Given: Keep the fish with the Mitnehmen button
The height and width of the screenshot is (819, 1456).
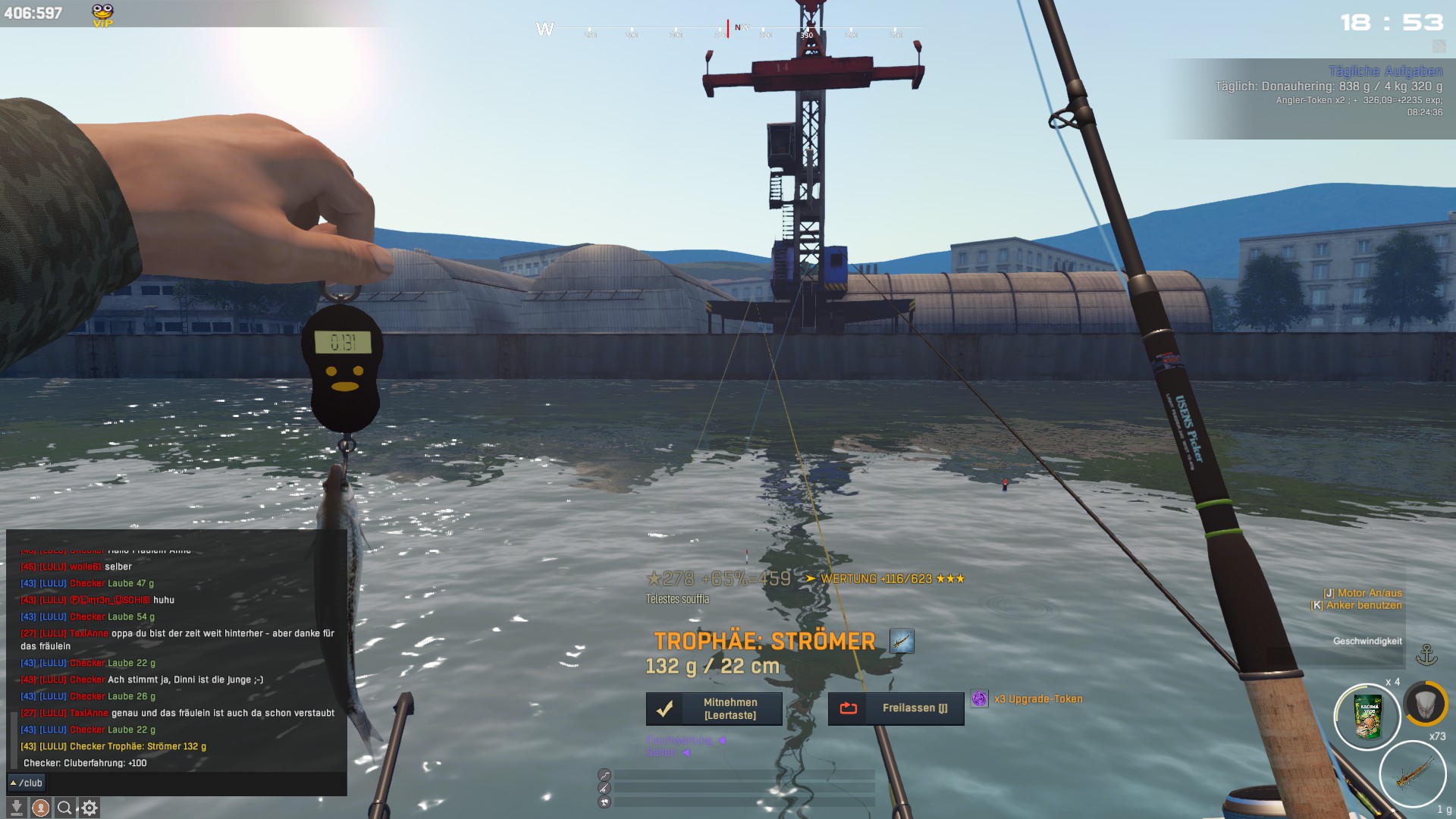Looking at the screenshot, I should click(714, 709).
